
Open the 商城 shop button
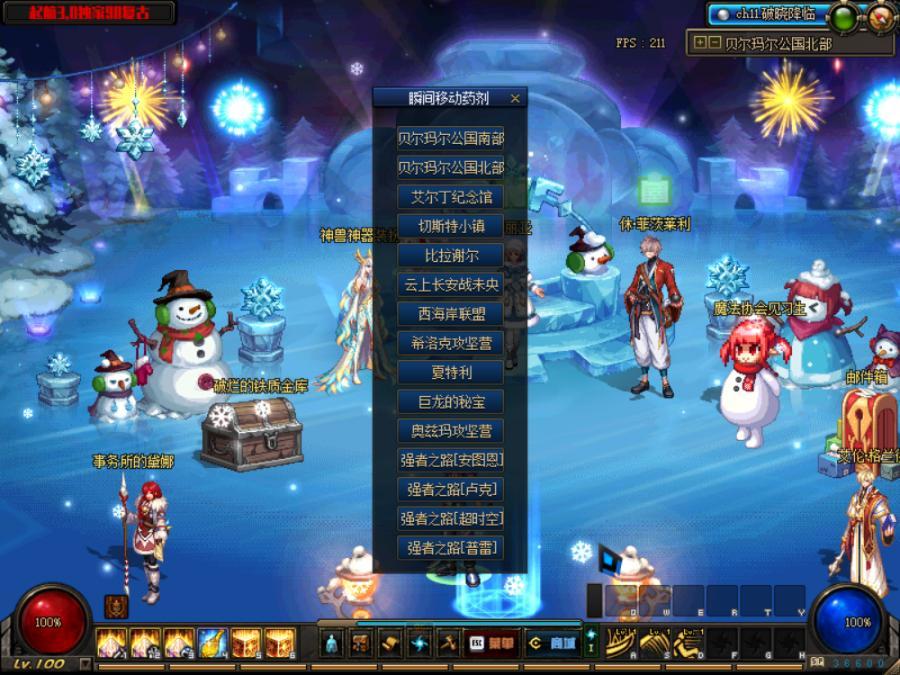(x=552, y=644)
